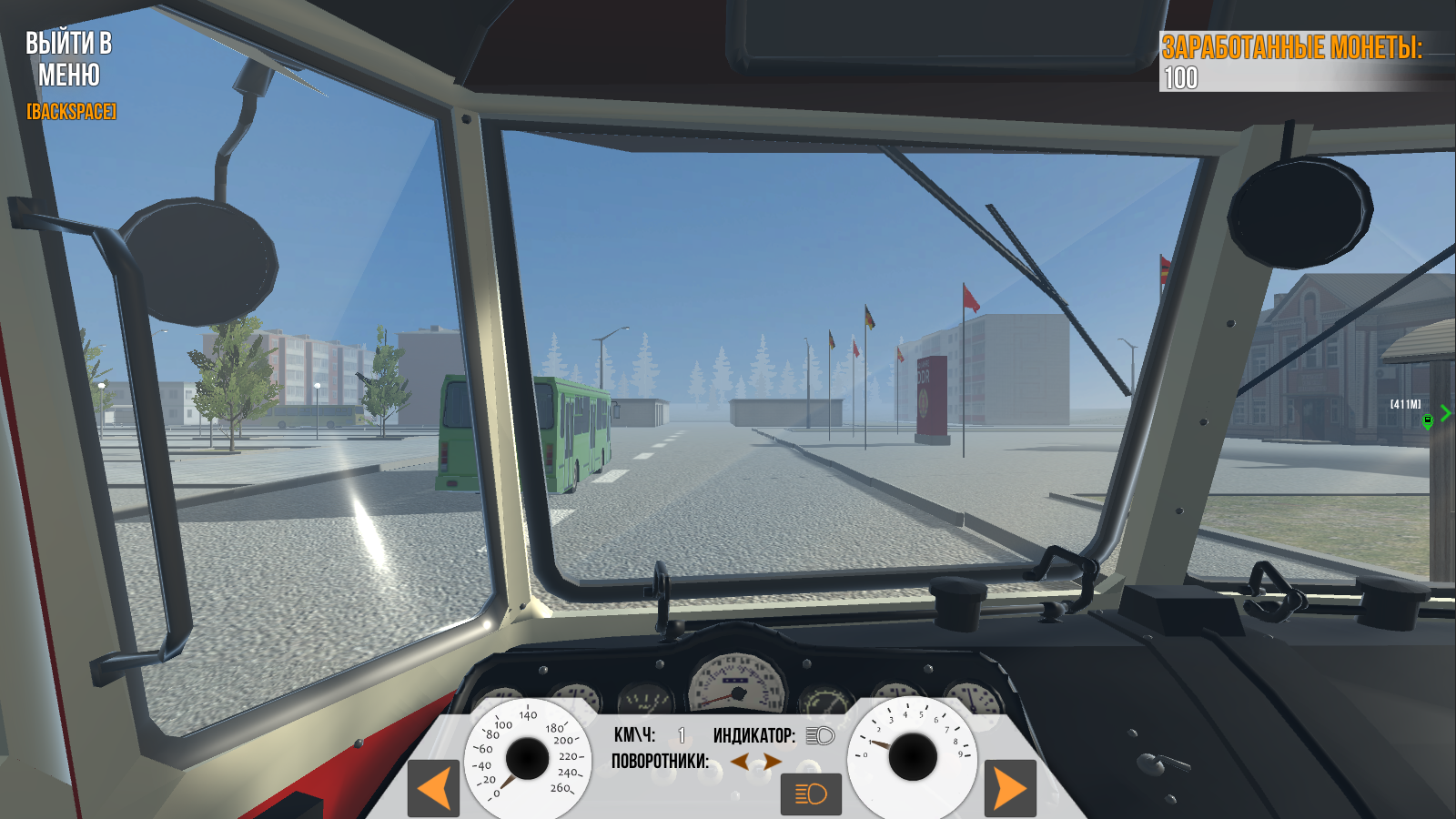The image size is (1456, 819).
Task: Click the left HUD speedometer dial showing zero
Action: coord(526,756)
